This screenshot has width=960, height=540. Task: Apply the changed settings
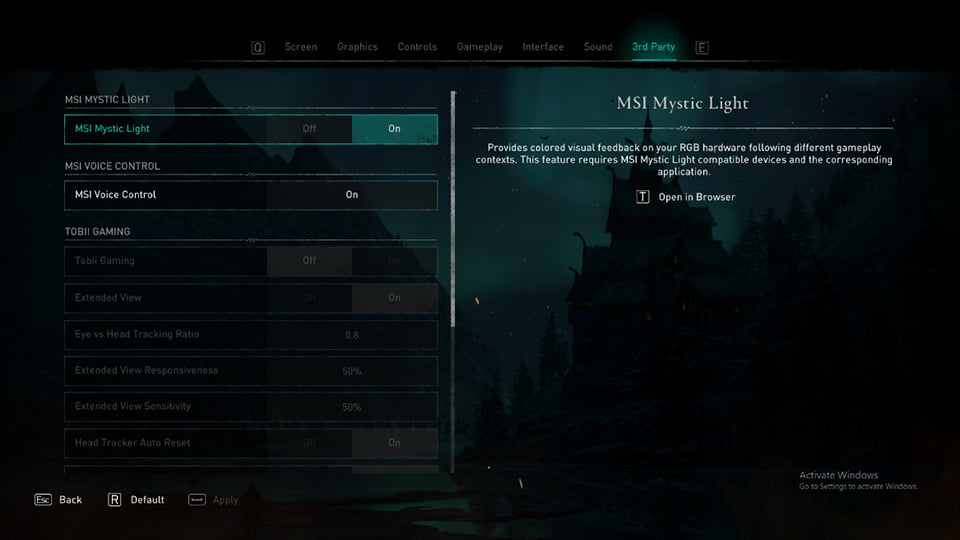(x=225, y=499)
